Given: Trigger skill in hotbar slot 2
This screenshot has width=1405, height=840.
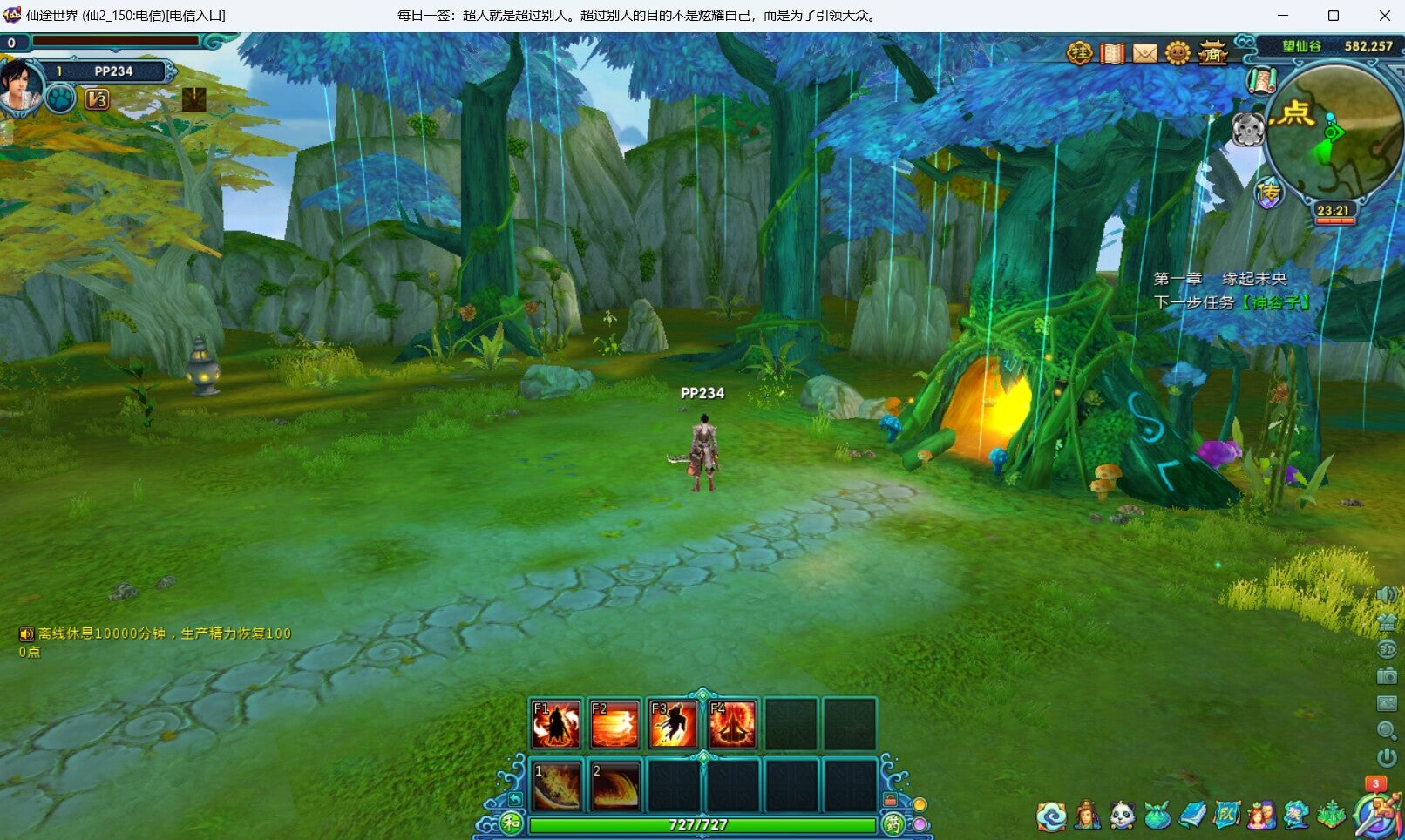Looking at the screenshot, I should coord(614,786).
